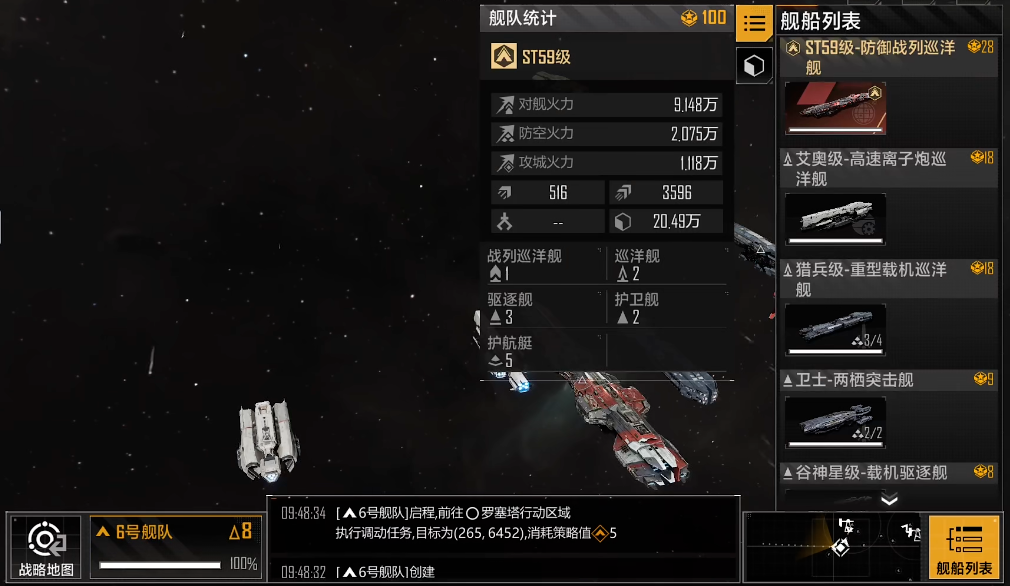Click the ST59级 flagship header

point(608,57)
